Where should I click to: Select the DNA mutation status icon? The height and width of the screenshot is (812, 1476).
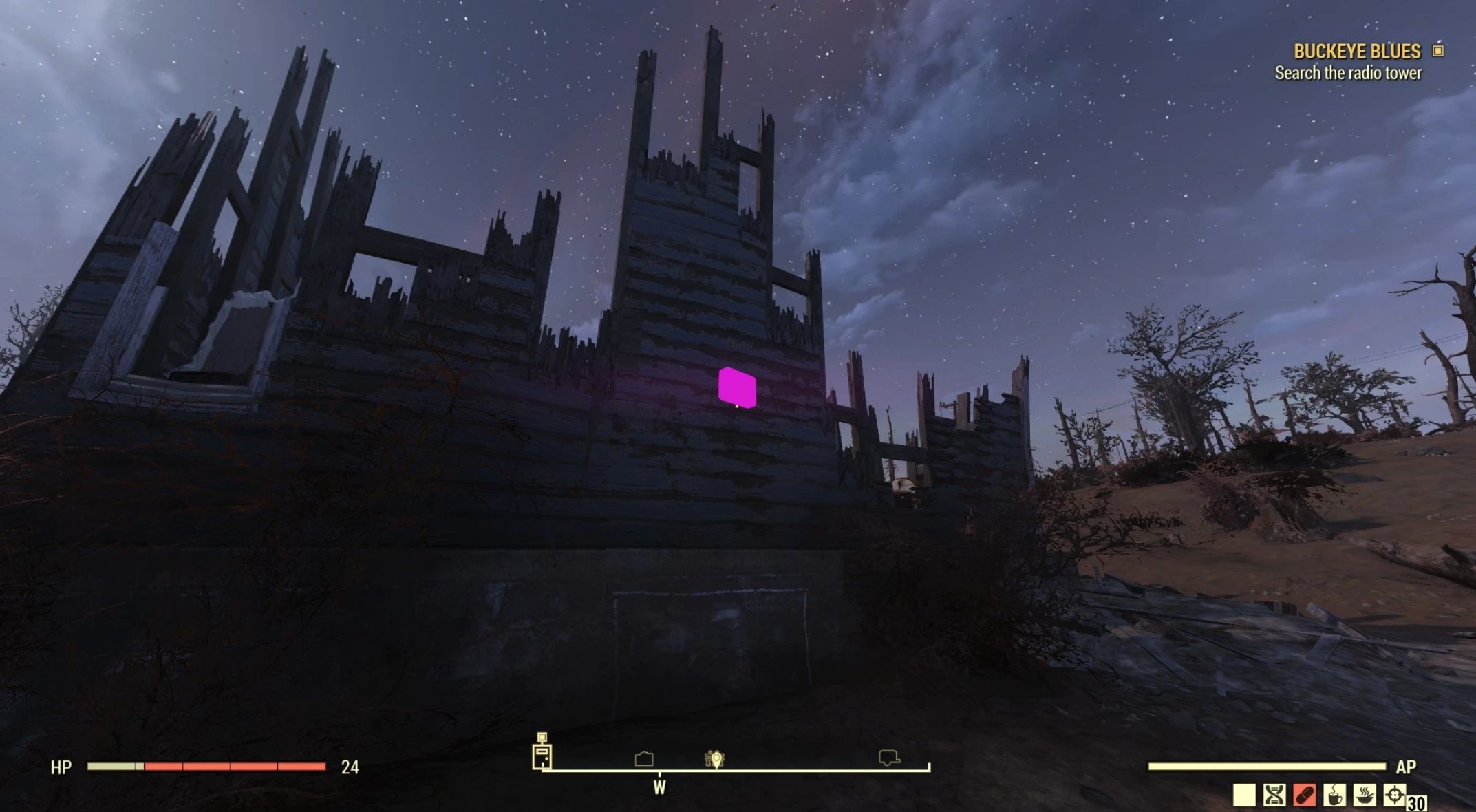pos(1274,795)
